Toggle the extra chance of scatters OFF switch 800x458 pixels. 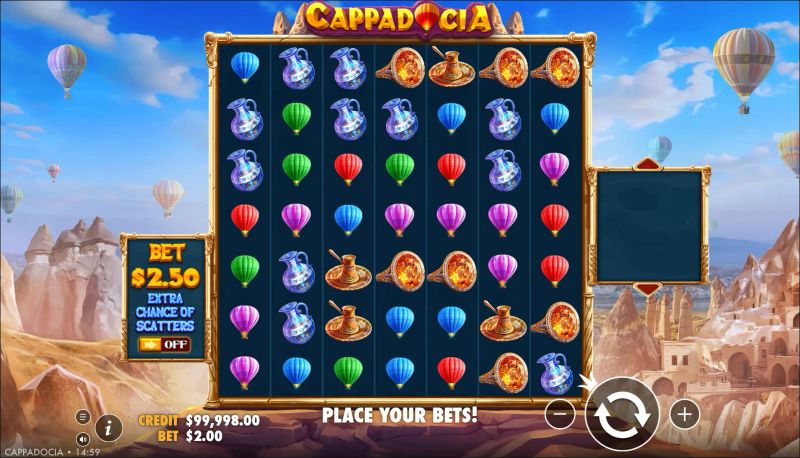164,344
